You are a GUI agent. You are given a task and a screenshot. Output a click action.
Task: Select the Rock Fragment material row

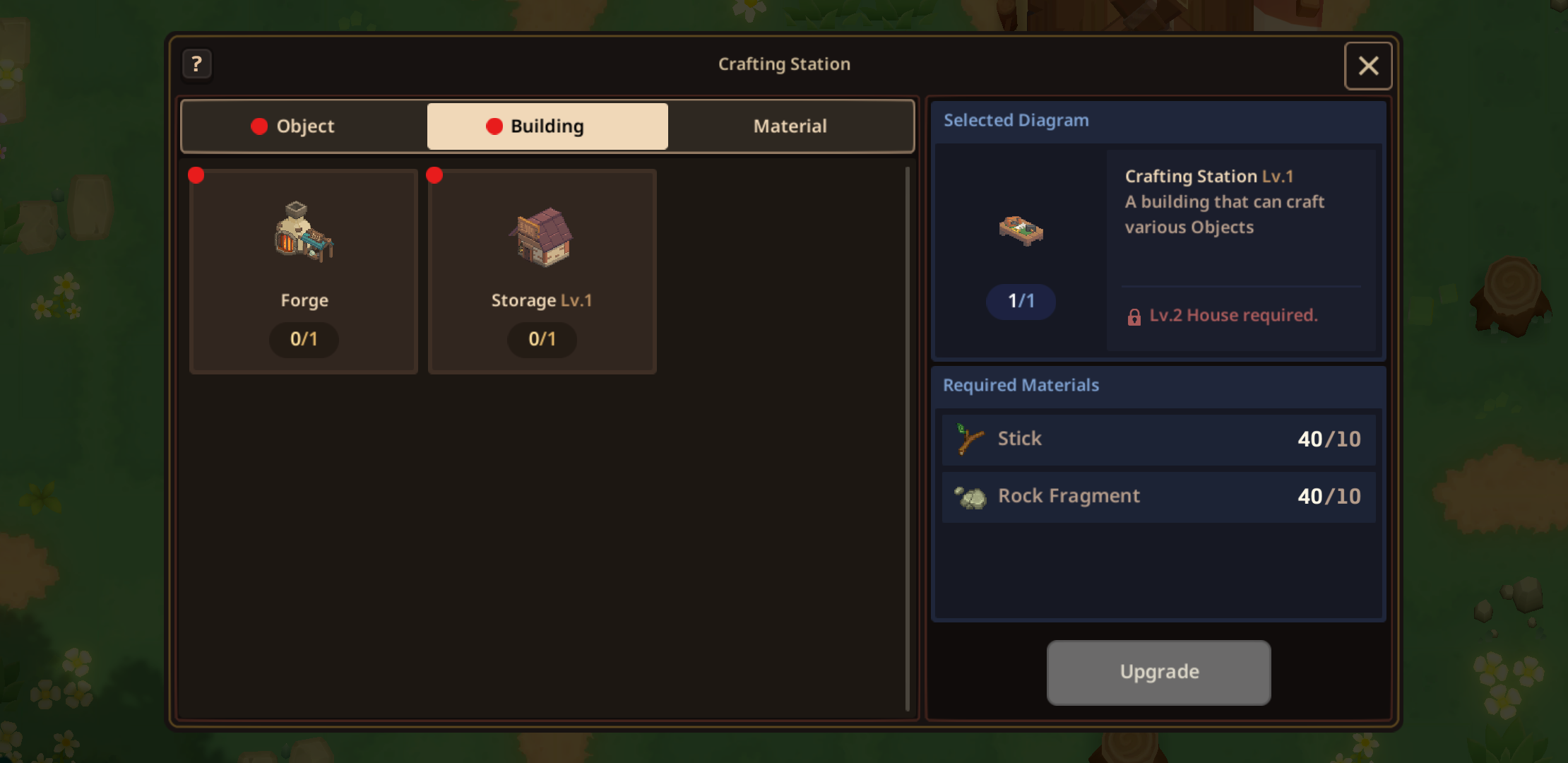(1158, 497)
